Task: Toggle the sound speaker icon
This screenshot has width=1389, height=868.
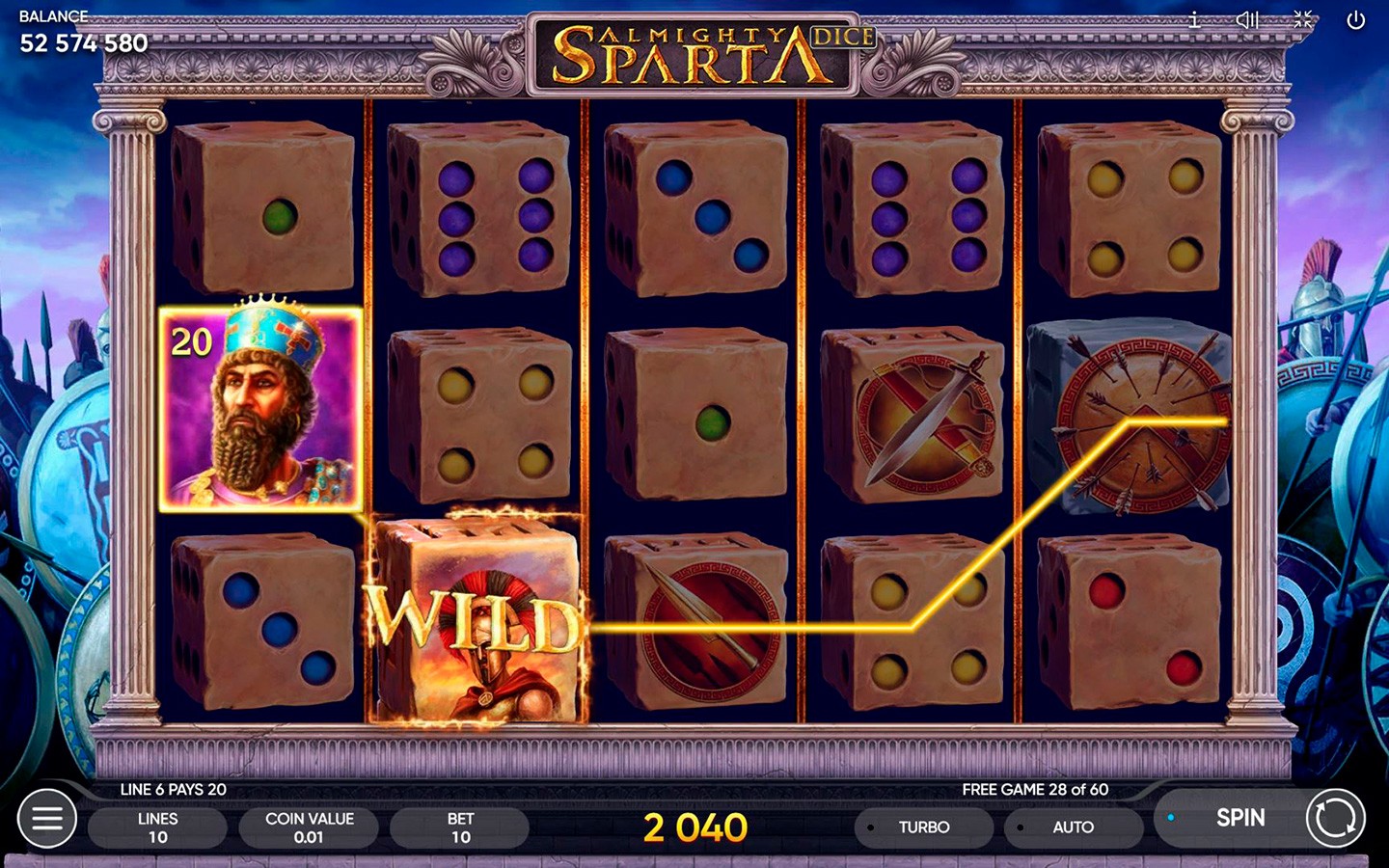Action: pos(1247,20)
